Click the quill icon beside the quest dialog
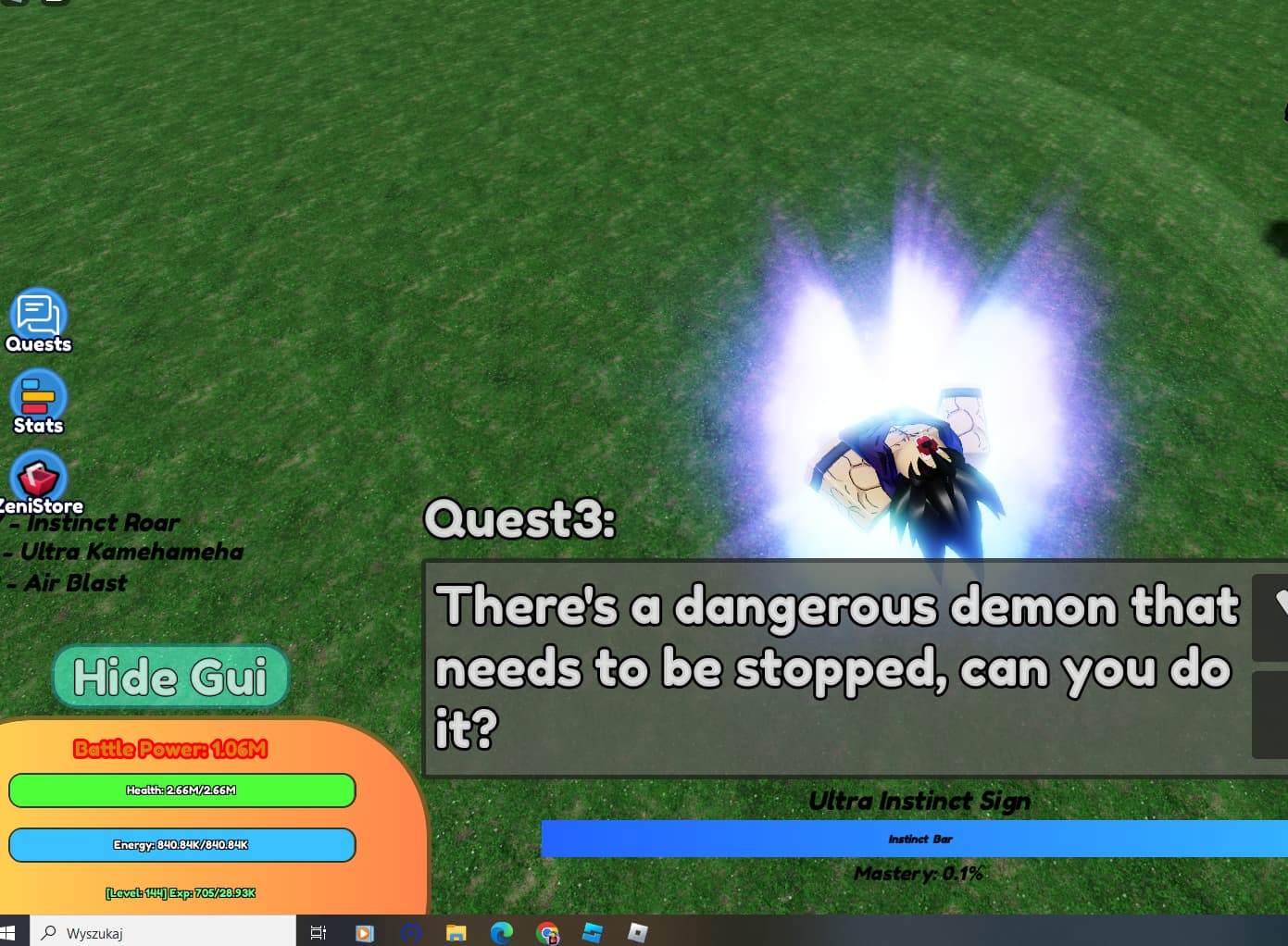The width and height of the screenshot is (1288, 946). [x=1276, y=616]
